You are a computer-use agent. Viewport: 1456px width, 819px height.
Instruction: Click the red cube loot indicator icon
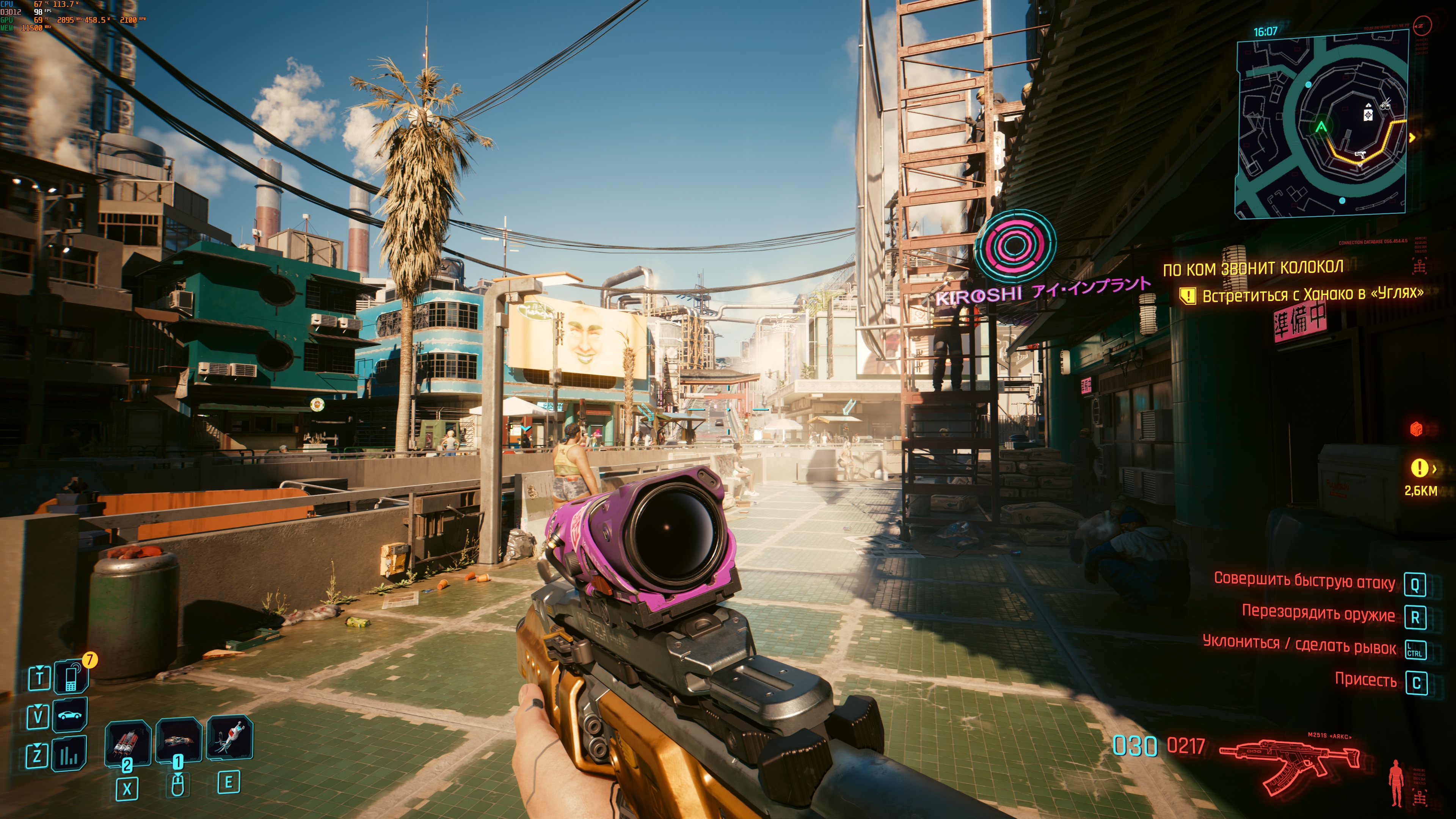tap(1416, 429)
